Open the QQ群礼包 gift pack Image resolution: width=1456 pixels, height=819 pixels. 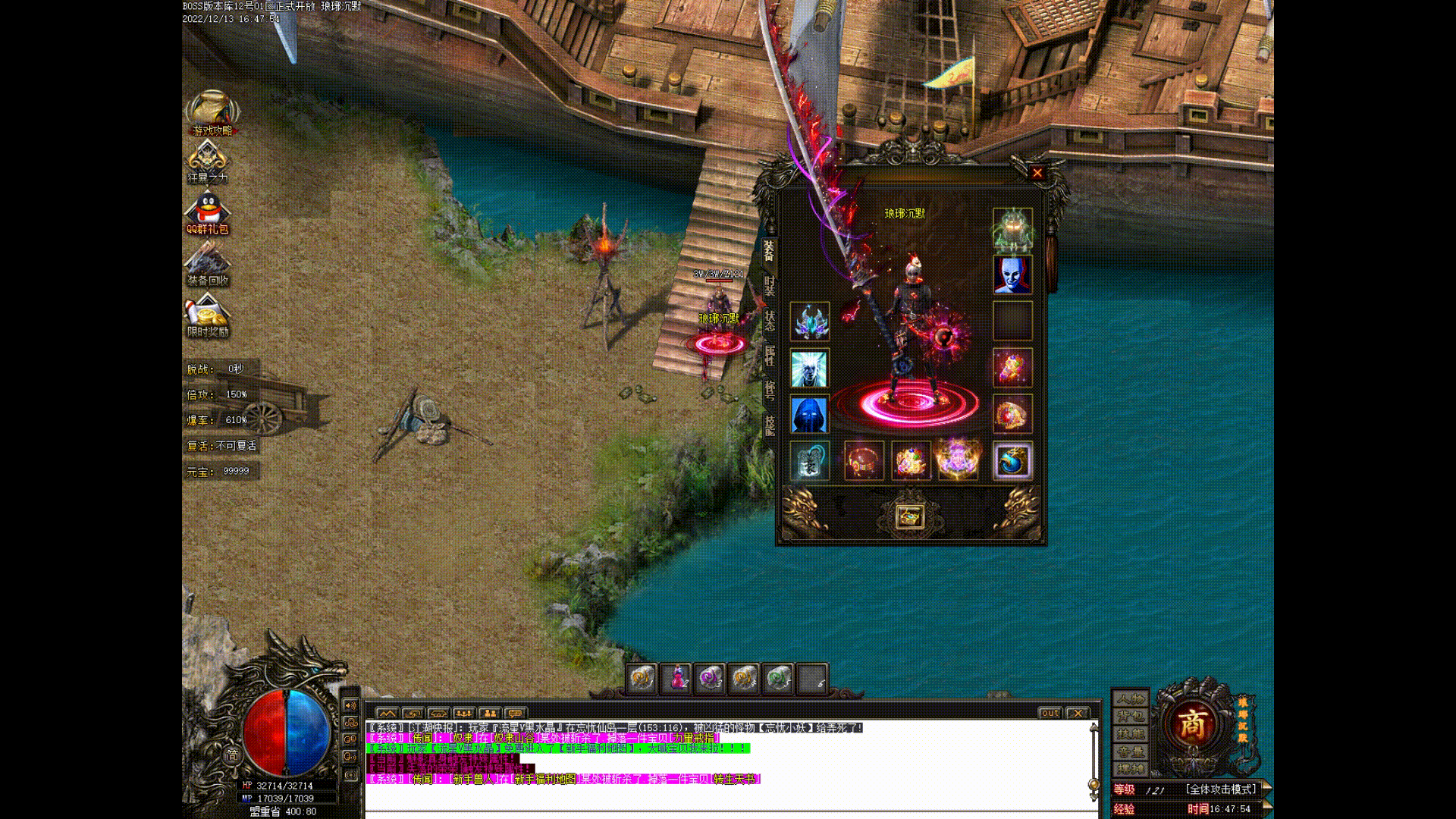click(208, 212)
